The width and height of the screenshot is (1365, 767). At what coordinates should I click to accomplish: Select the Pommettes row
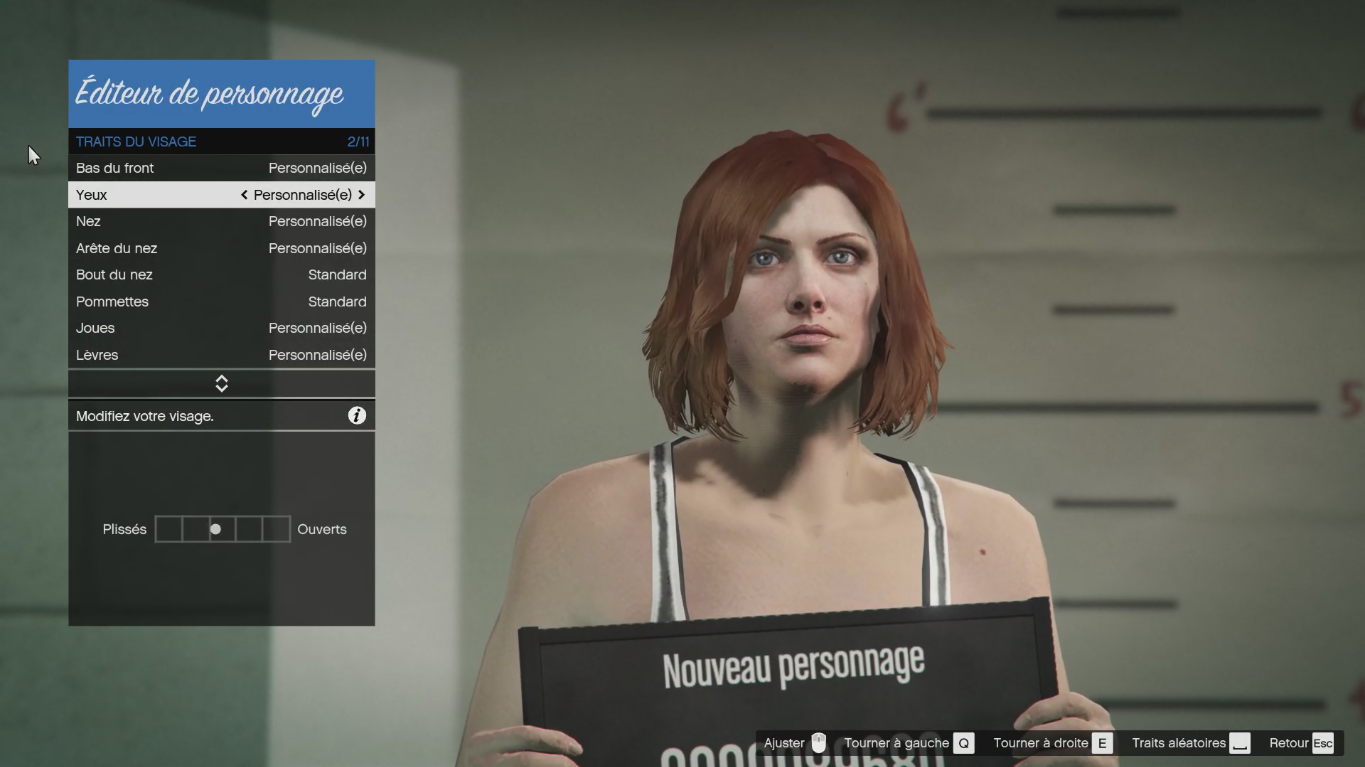(221, 301)
